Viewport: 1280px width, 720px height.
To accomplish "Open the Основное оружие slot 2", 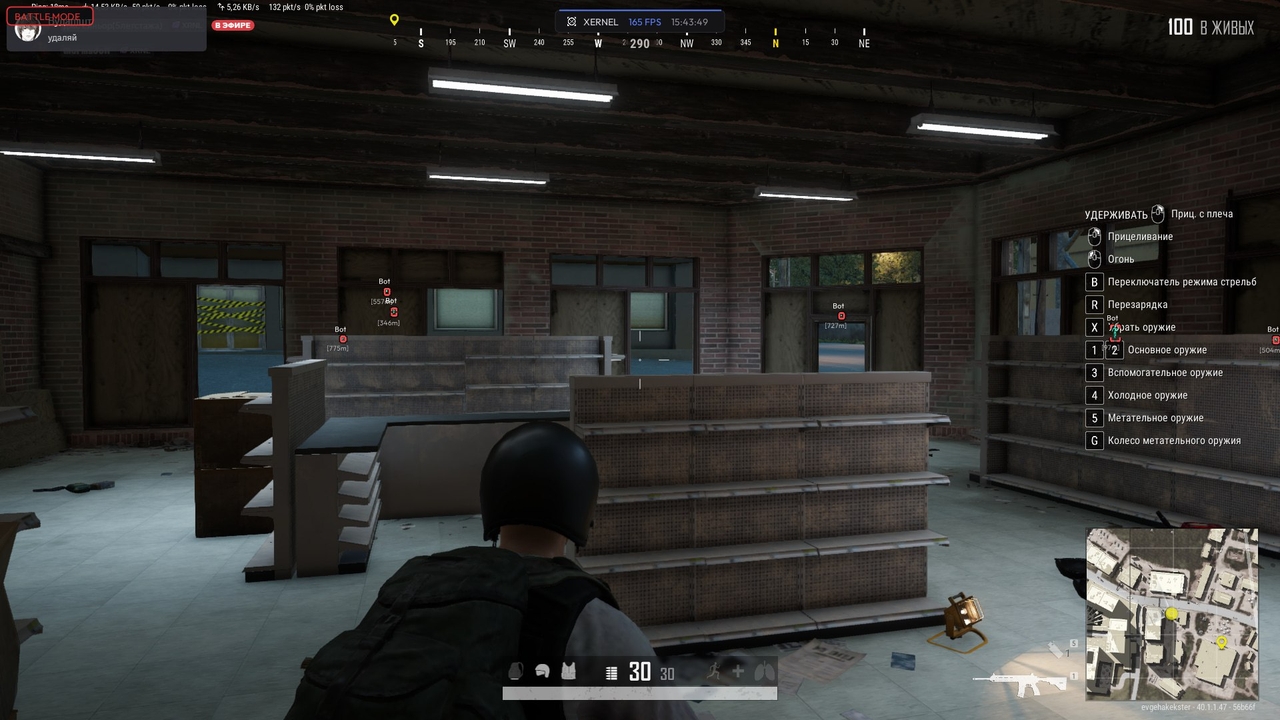I will tap(1115, 350).
